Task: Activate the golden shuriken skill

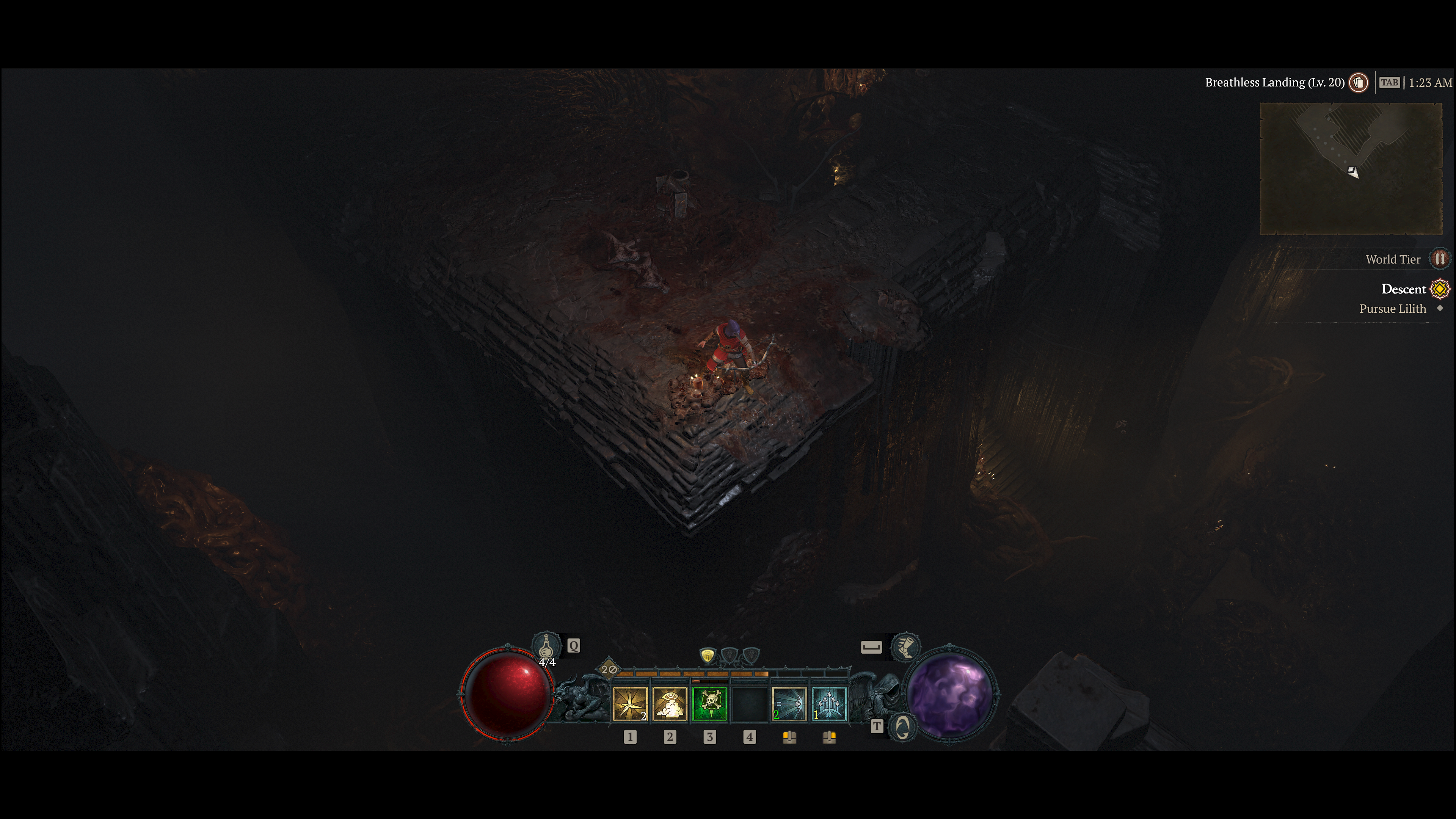Action: pos(630,704)
